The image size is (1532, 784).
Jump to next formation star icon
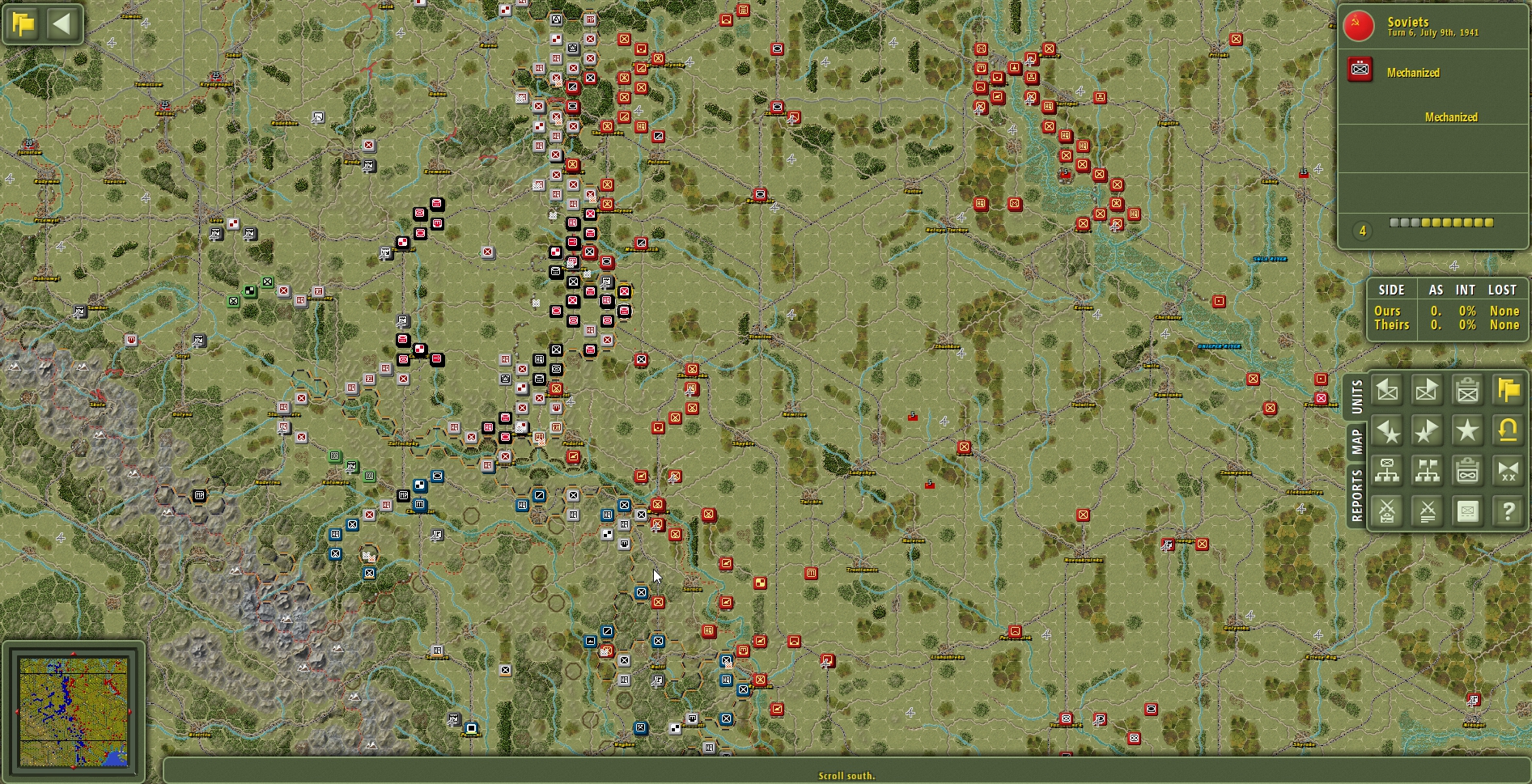[1426, 430]
